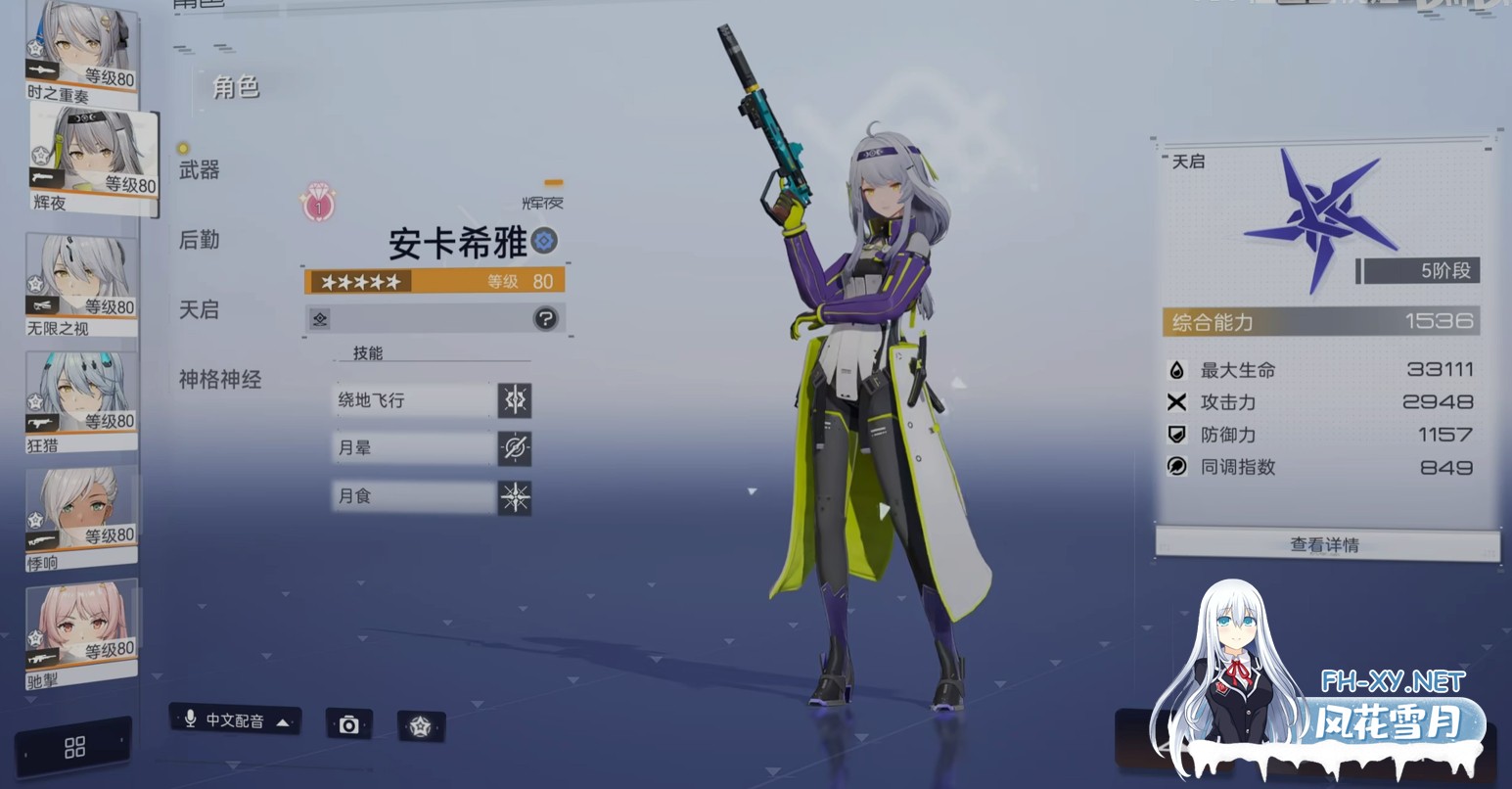
Task: Open the star badge icon near the camera button
Action: click(423, 725)
